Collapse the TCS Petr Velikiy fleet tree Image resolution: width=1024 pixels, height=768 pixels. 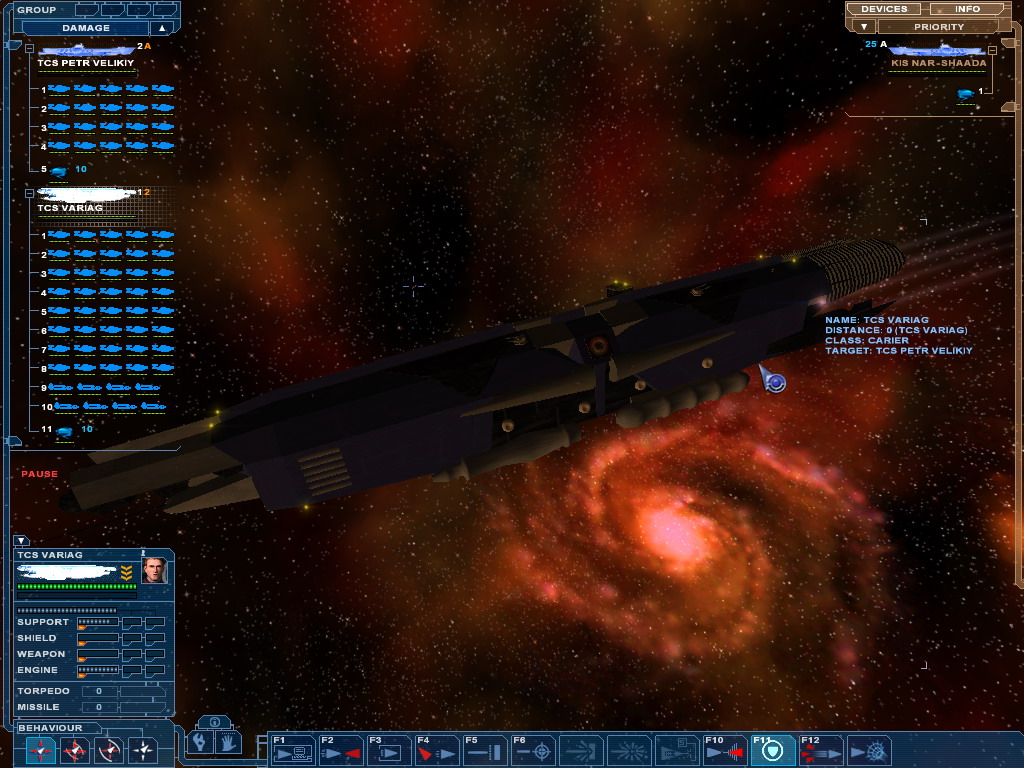click(30, 47)
